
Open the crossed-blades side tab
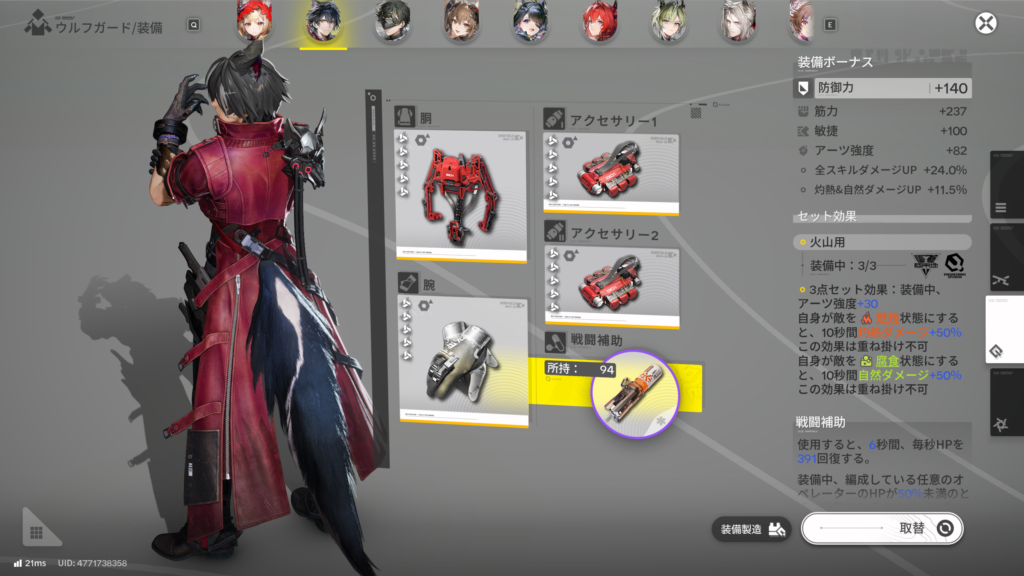point(1002,281)
